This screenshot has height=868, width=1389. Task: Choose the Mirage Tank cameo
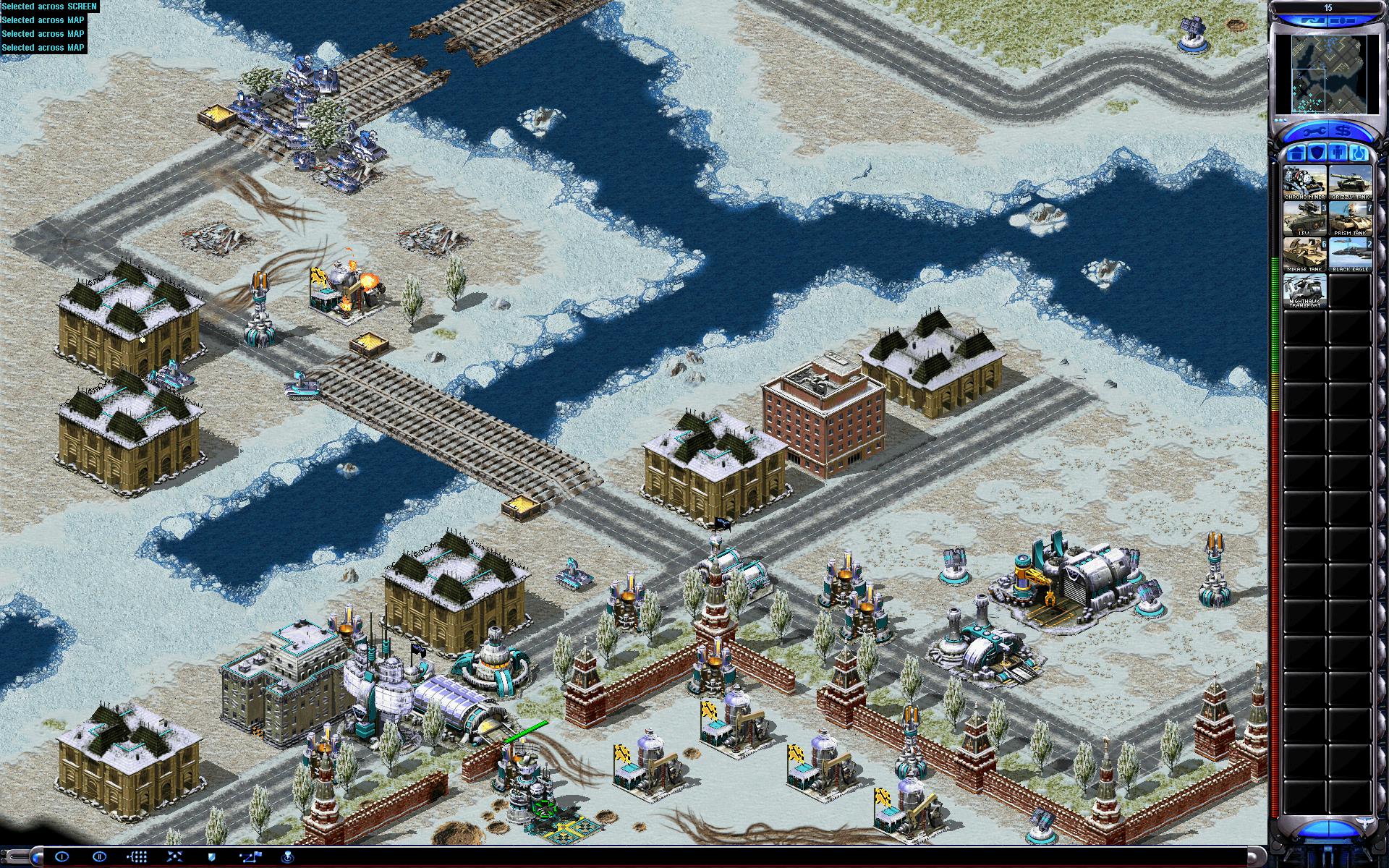coord(1305,255)
